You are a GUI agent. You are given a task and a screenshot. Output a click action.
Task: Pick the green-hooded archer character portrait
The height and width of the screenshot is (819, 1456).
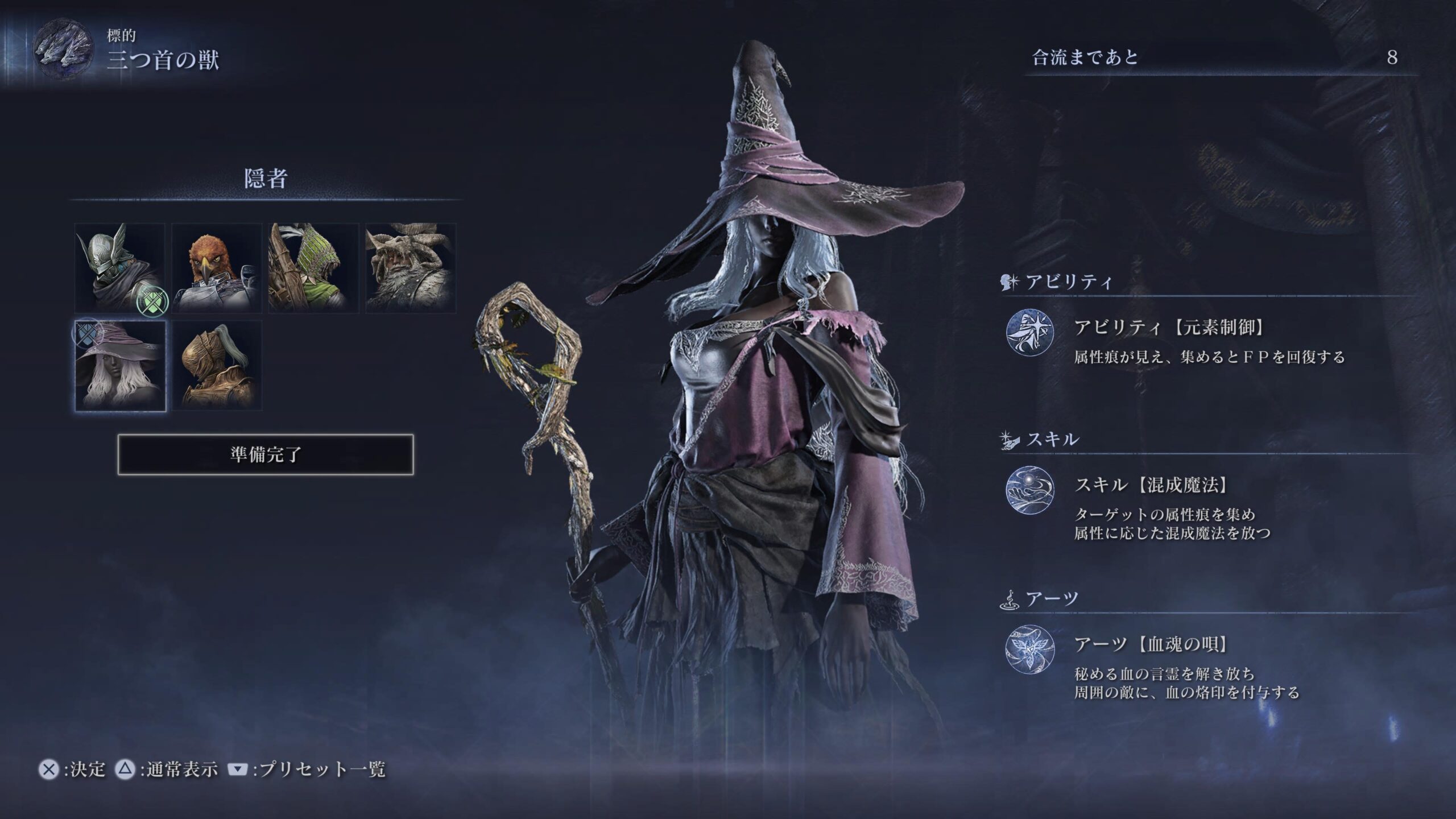click(x=313, y=268)
